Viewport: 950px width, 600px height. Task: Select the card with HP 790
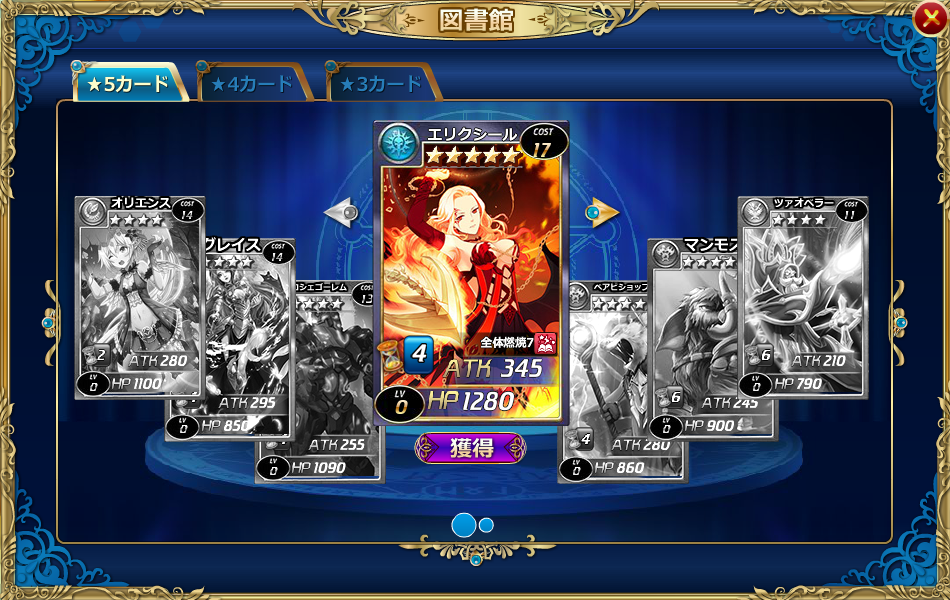pos(803,297)
